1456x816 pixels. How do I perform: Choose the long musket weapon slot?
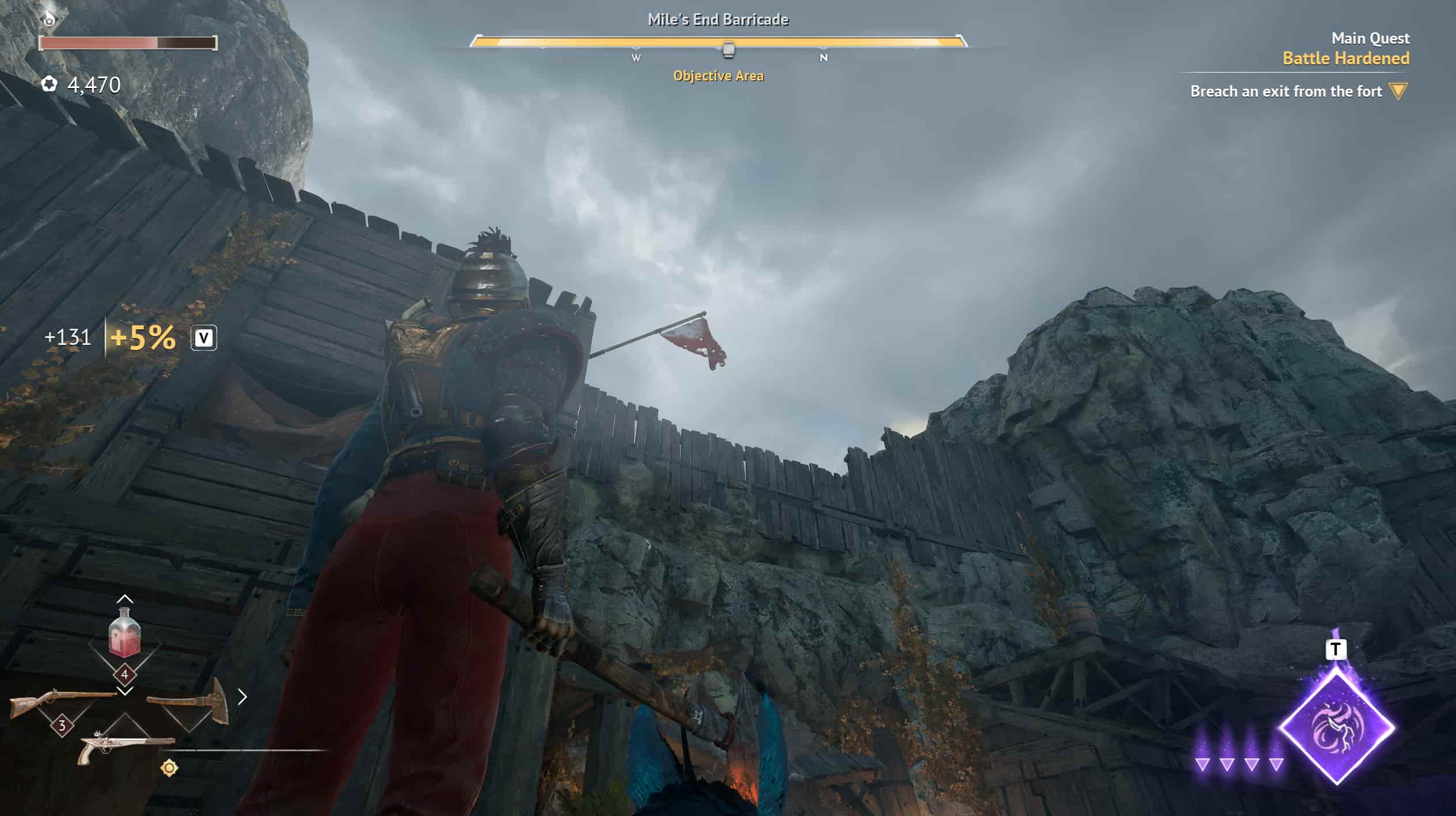click(62, 703)
